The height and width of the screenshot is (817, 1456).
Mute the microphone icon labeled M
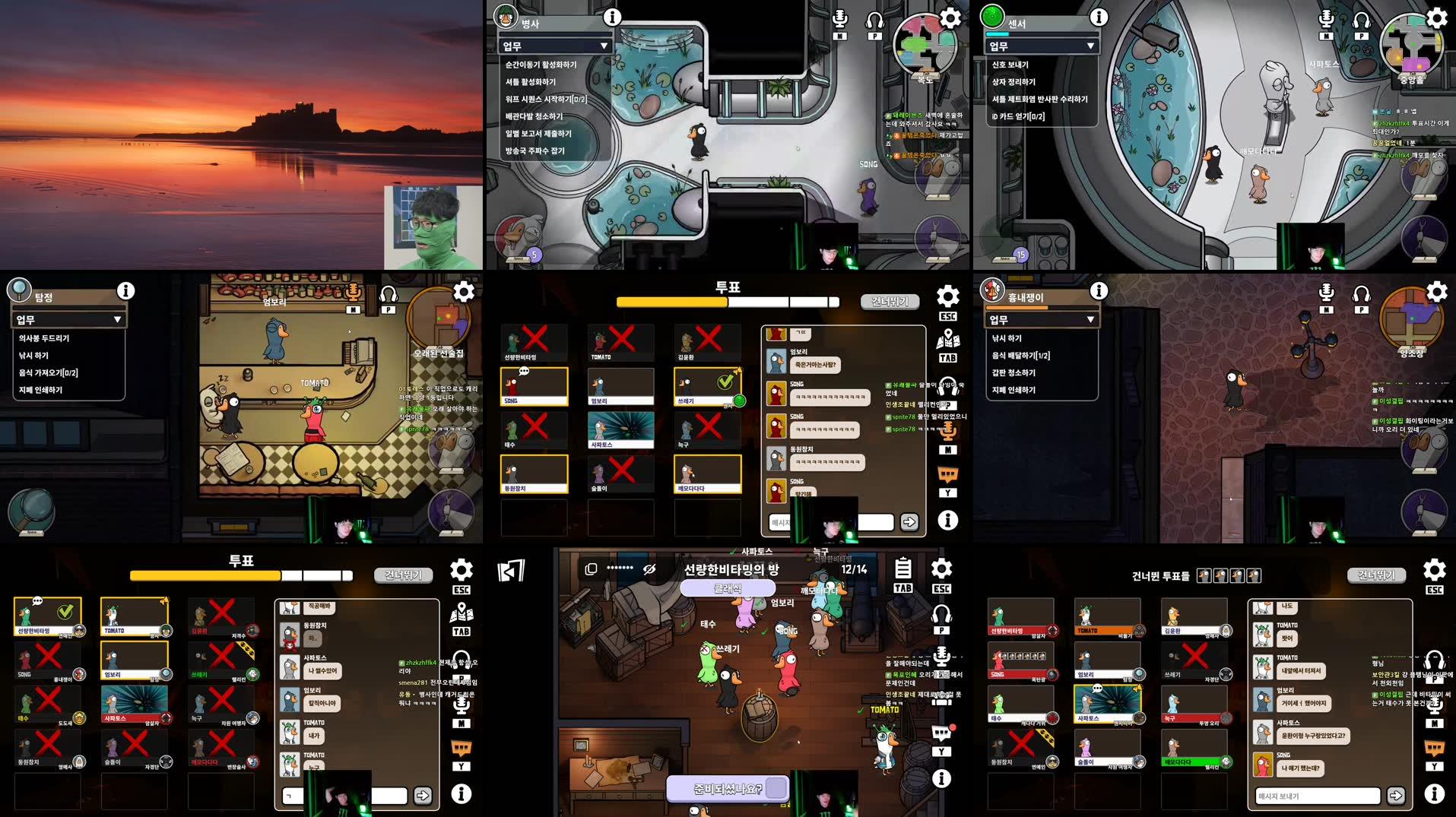(x=841, y=19)
